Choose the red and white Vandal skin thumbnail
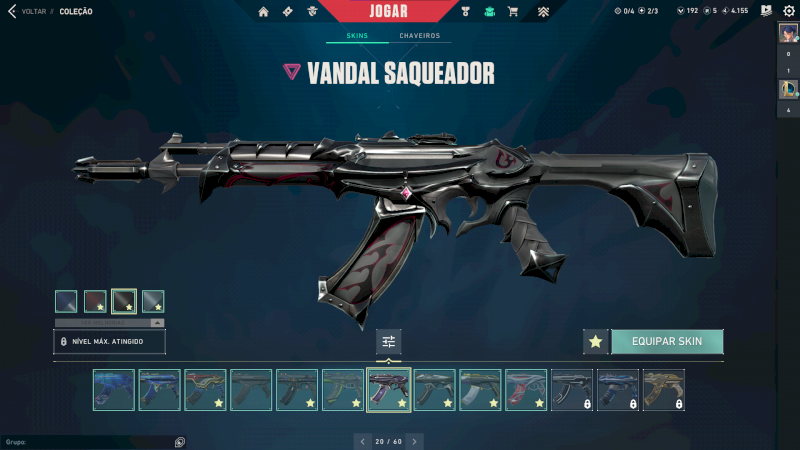 tap(526, 390)
